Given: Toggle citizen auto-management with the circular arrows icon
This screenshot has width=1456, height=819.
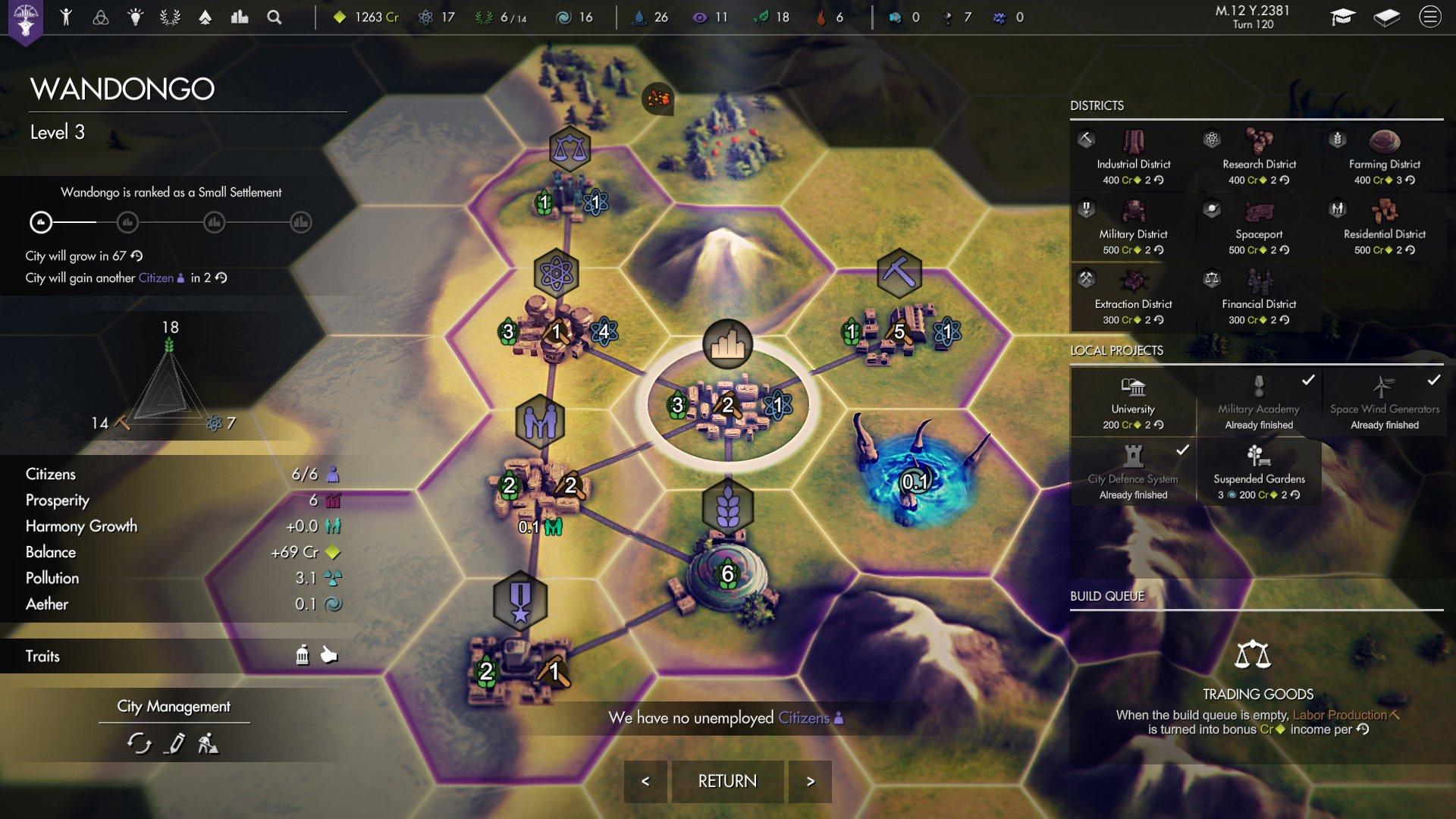Looking at the screenshot, I should (x=140, y=744).
